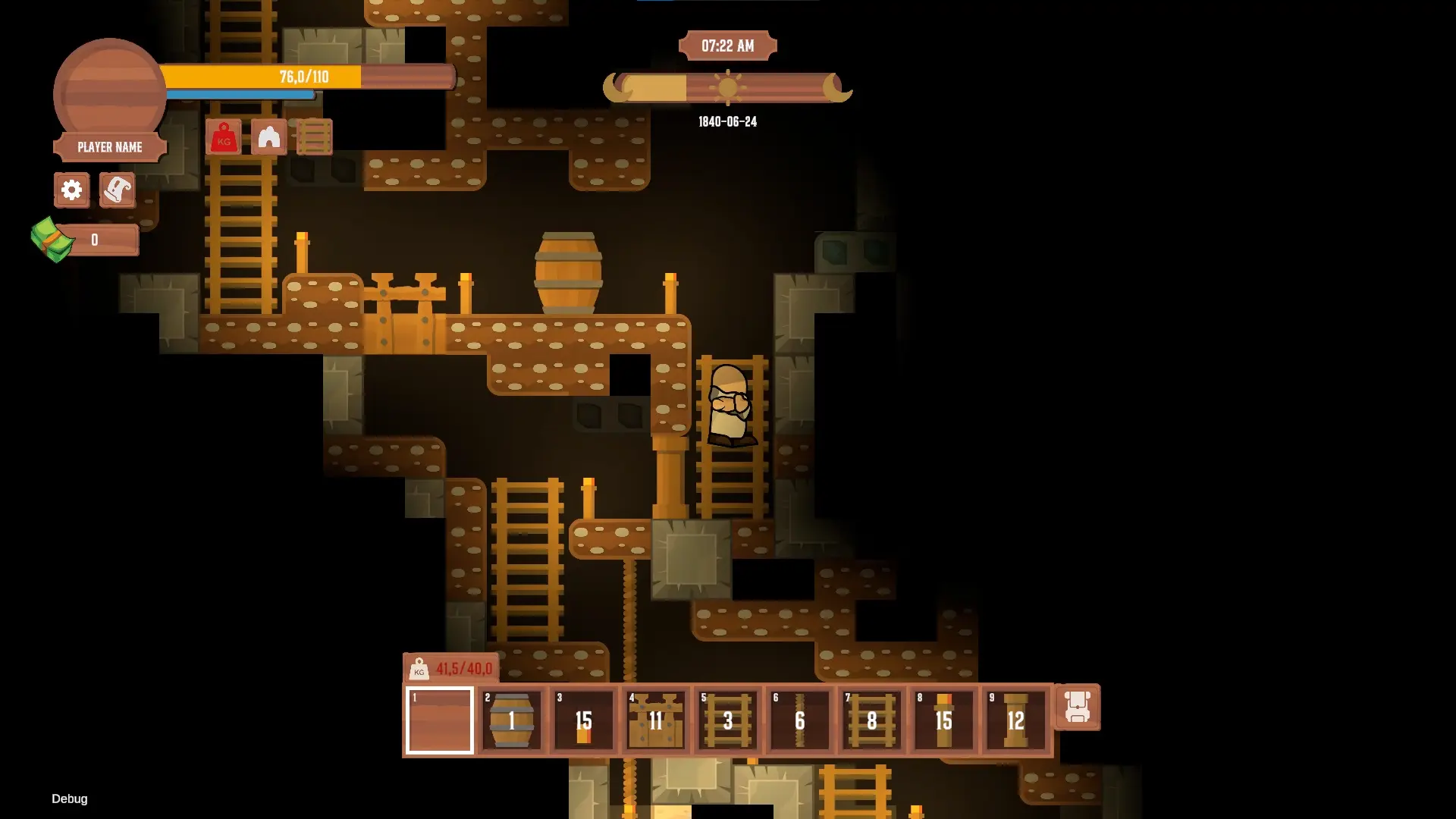The width and height of the screenshot is (1456, 819).
Task: Select empty hotbar slot 1
Action: point(440,720)
